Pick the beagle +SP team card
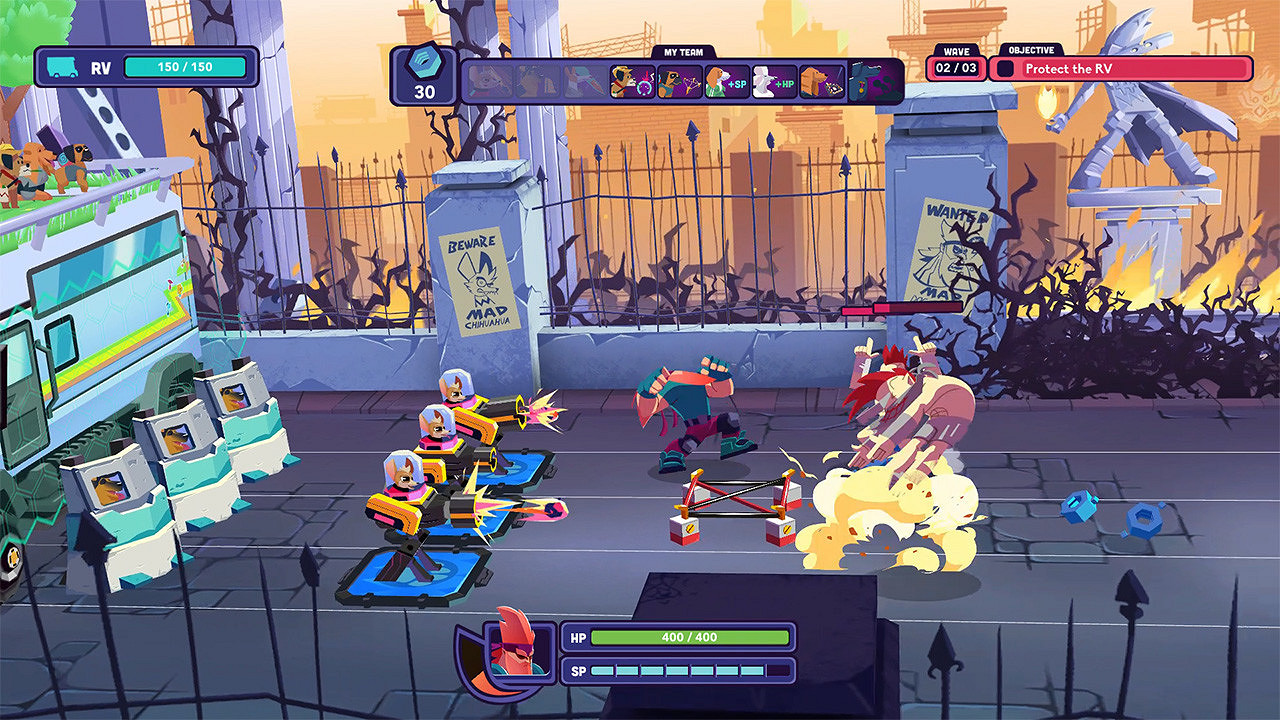This screenshot has height=720, width=1280. pyautogui.click(x=727, y=81)
